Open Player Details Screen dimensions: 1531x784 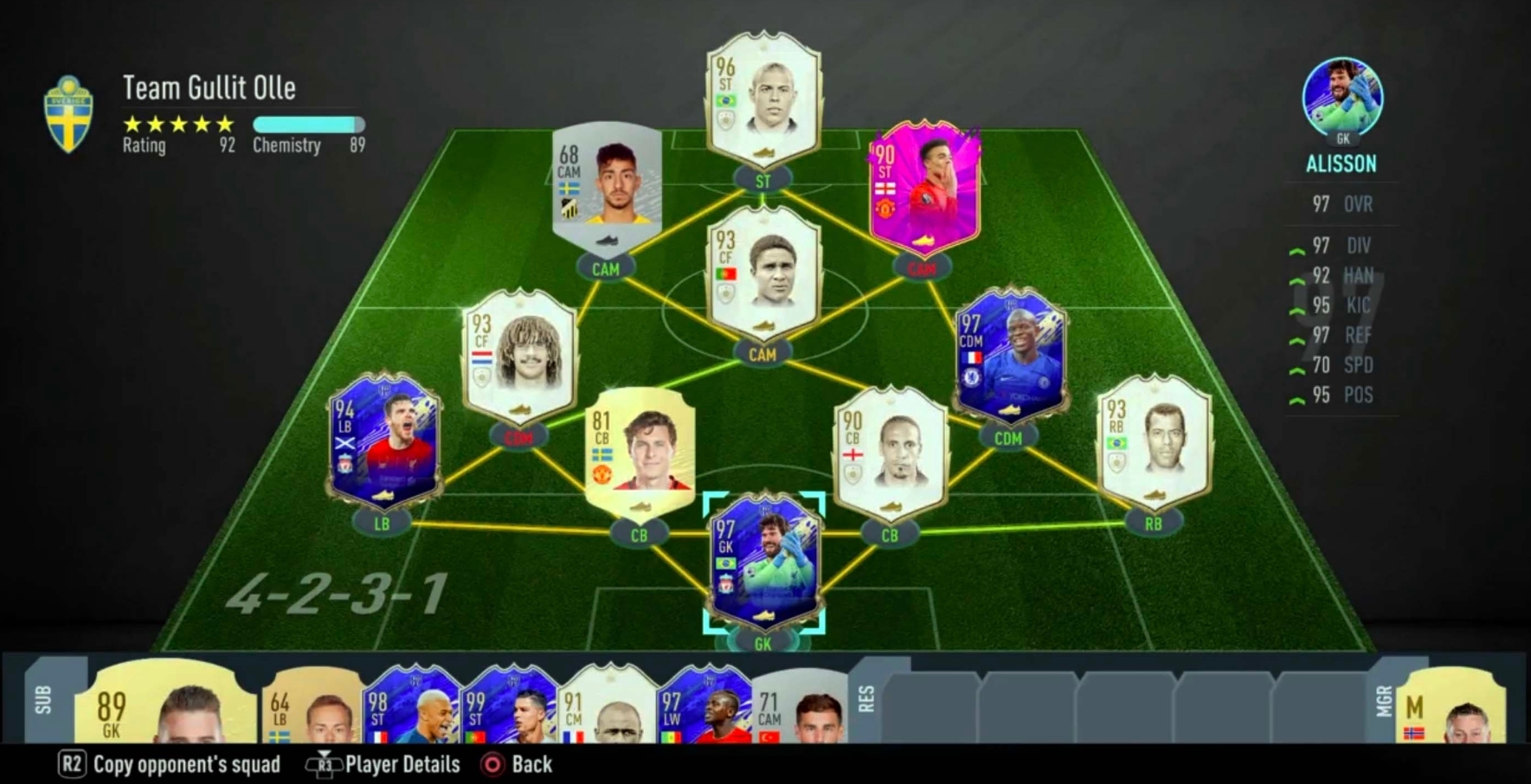point(401,764)
